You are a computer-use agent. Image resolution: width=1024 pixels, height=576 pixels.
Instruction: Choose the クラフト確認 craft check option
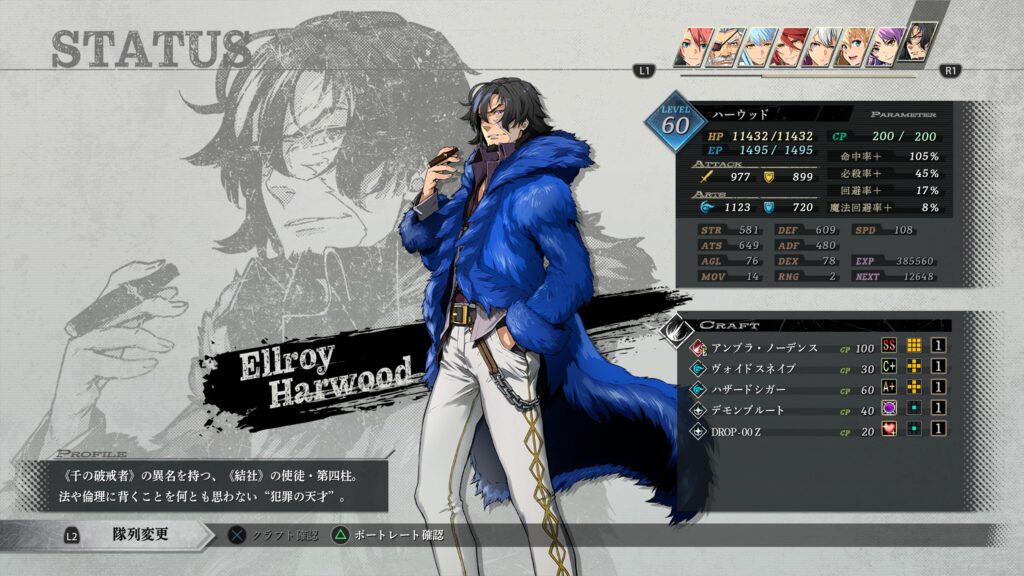coord(275,536)
